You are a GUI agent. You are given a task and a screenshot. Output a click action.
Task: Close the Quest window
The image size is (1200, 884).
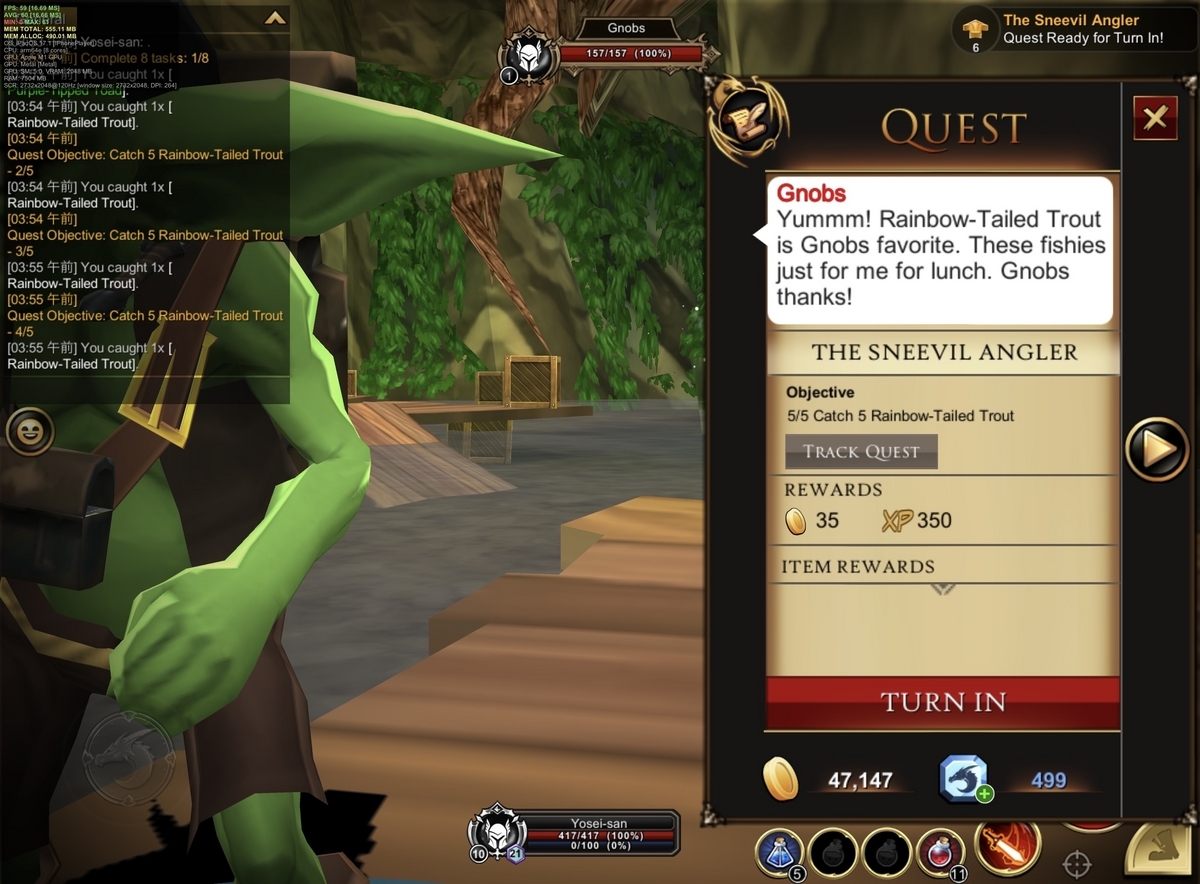pyautogui.click(x=1155, y=119)
